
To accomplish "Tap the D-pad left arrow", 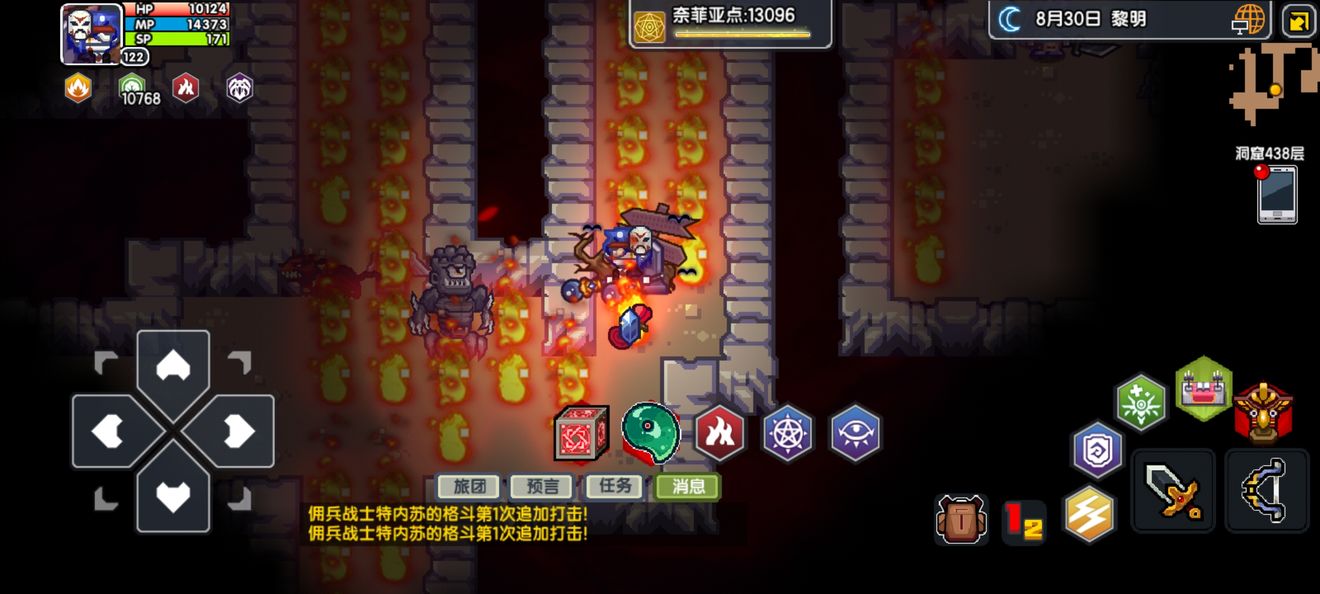I will [x=108, y=431].
